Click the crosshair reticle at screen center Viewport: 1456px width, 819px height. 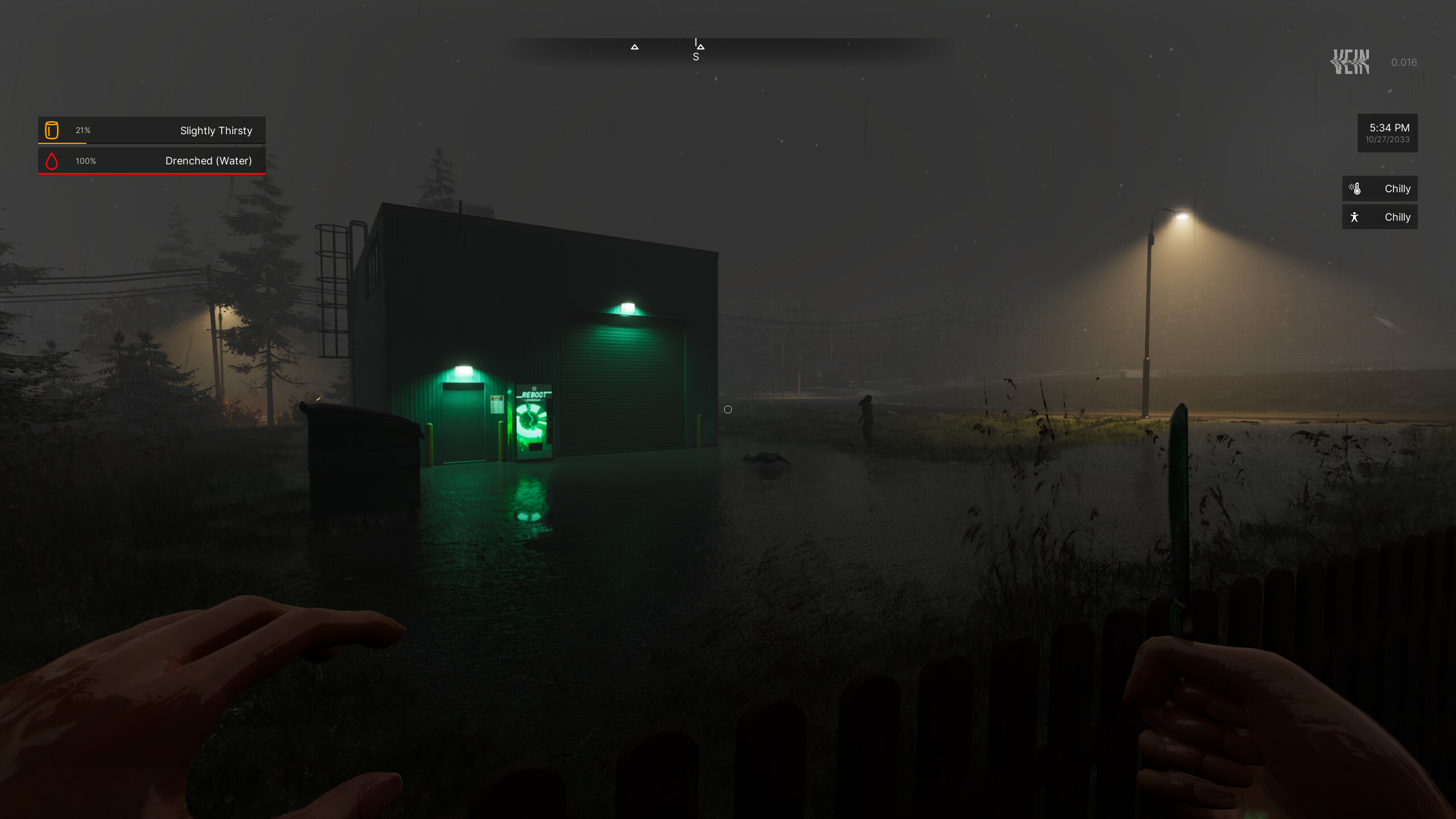728,409
